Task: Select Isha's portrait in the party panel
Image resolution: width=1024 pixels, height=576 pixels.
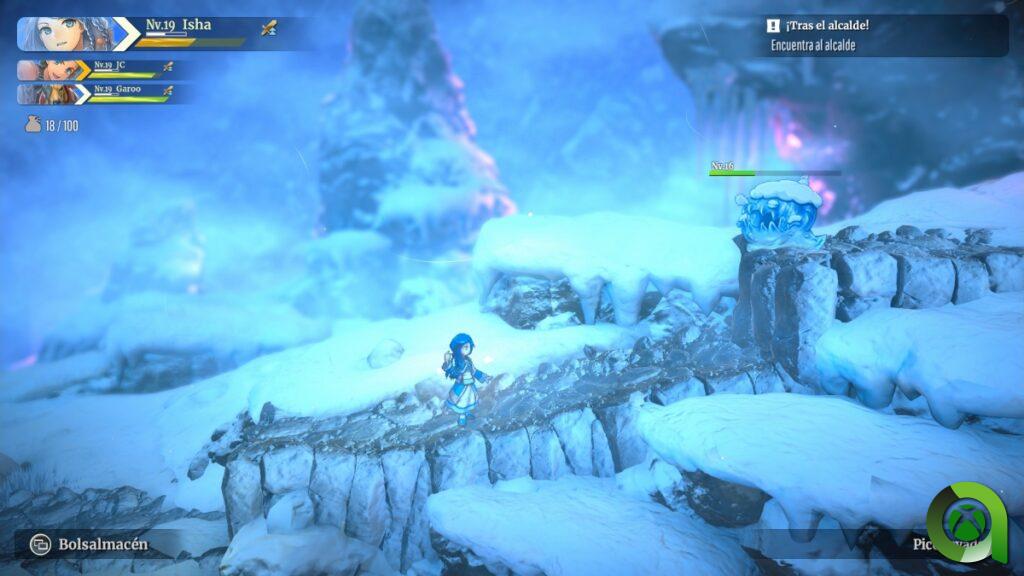Action: (x=66, y=33)
